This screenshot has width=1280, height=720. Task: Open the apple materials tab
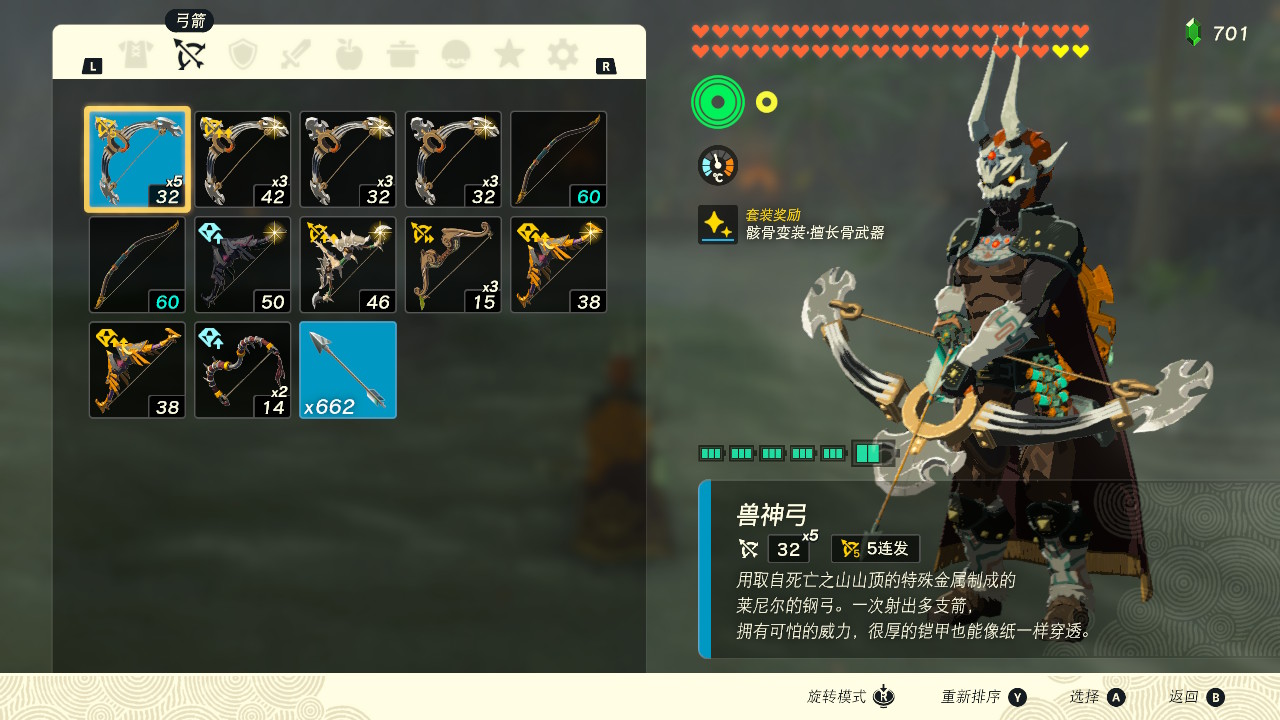point(349,54)
